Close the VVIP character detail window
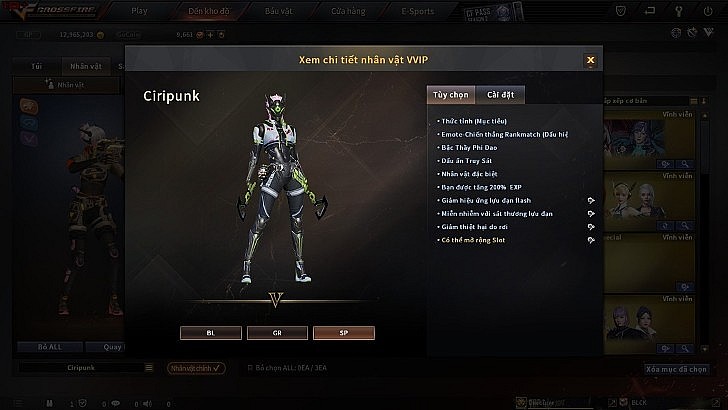The width and height of the screenshot is (728, 410). click(x=590, y=60)
